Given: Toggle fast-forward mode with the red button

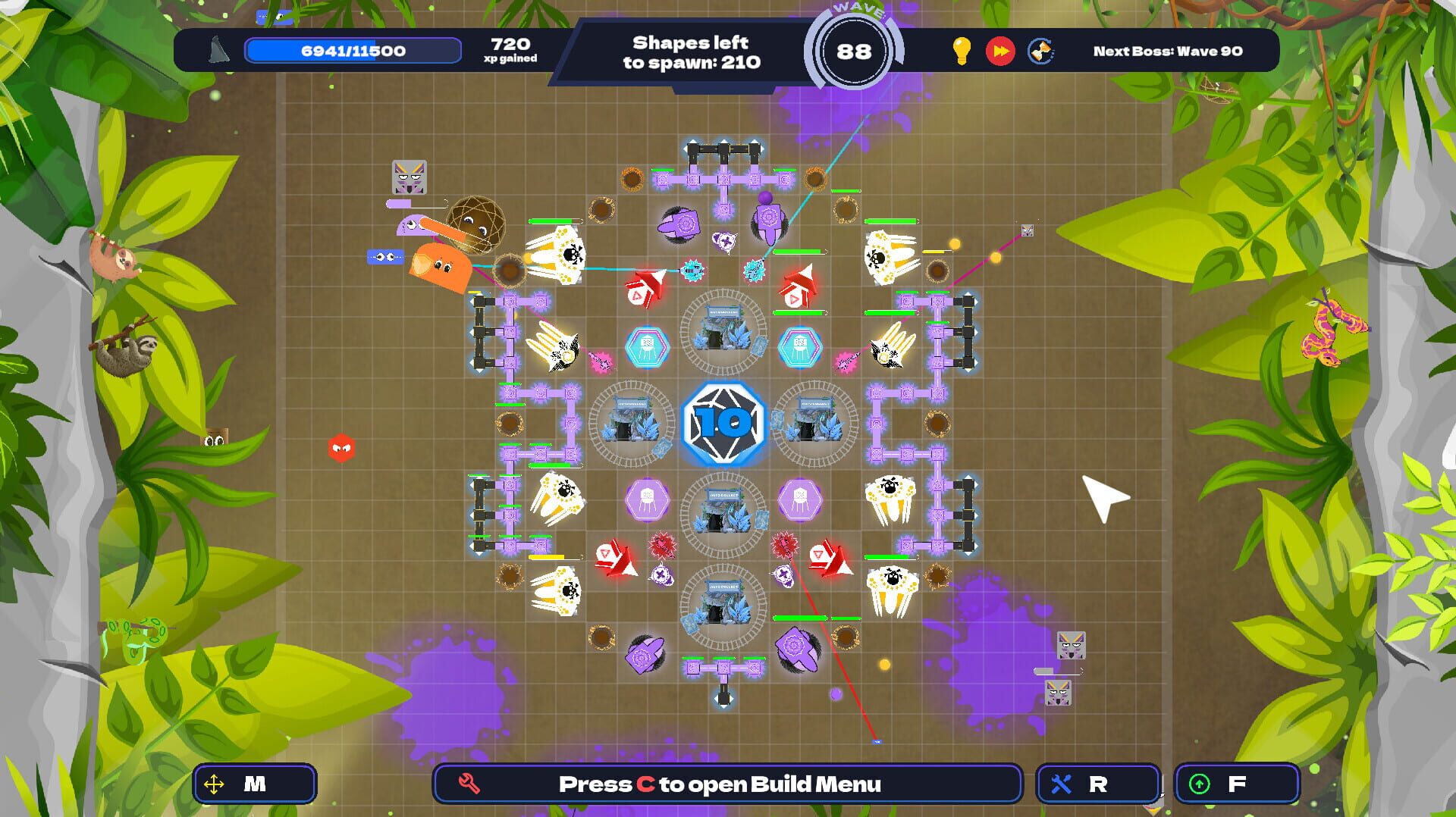Looking at the screenshot, I should (x=1003, y=51).
